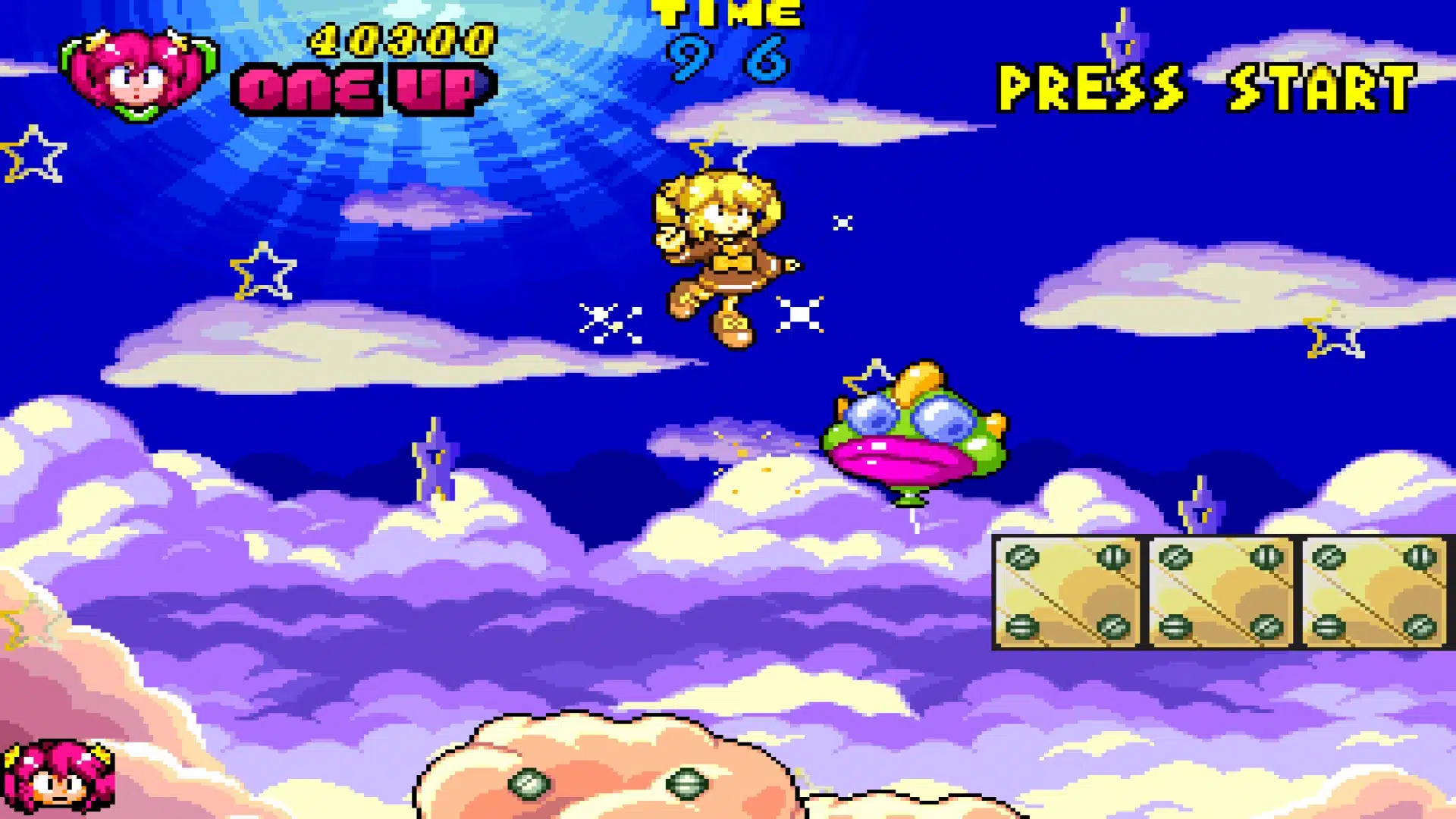Click the small yellow star above the enemy

click(x=872, y=379)
